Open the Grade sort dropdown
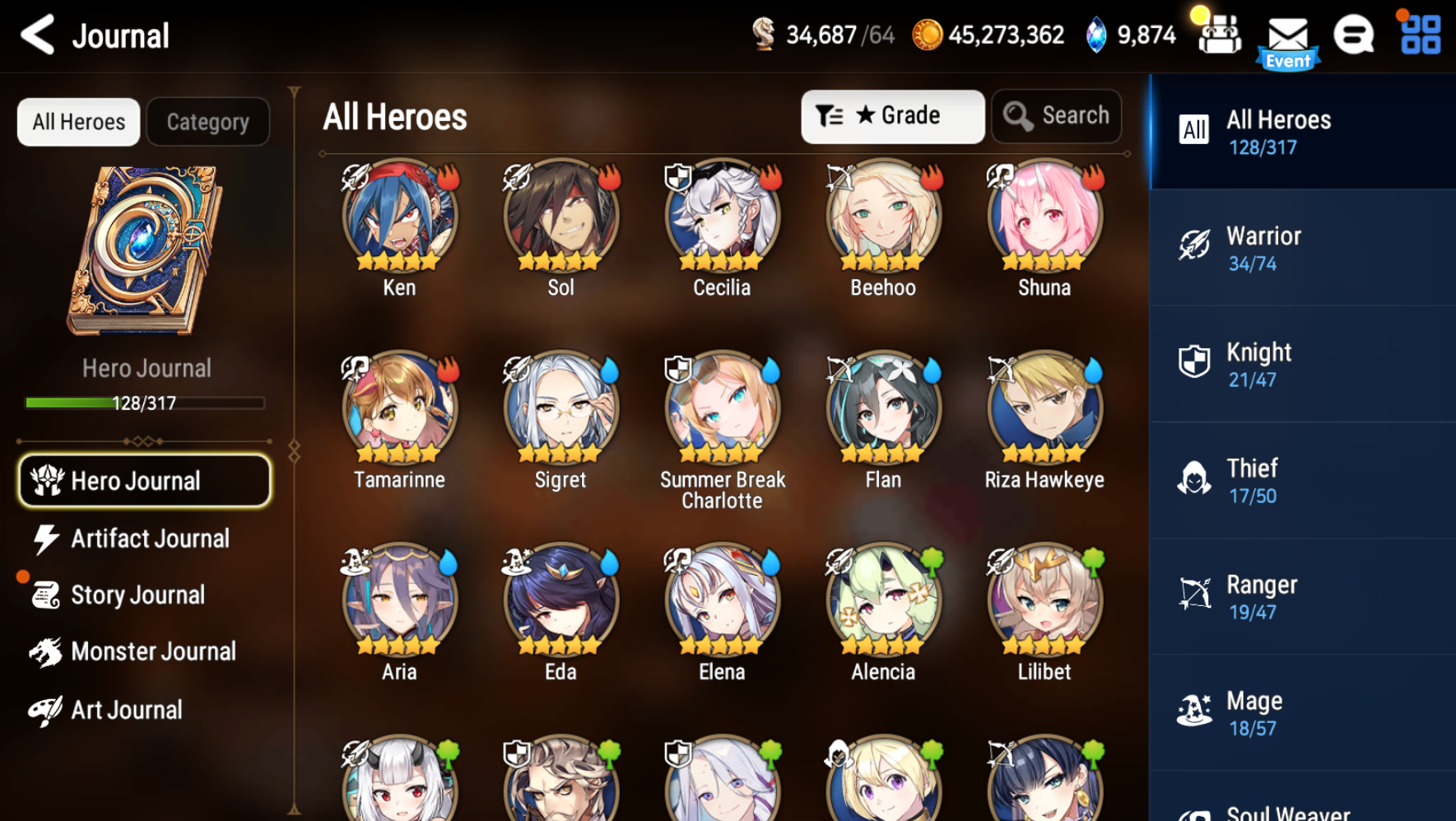The width and height of the screenshot is (1456, 821). (x=893, y=115)
